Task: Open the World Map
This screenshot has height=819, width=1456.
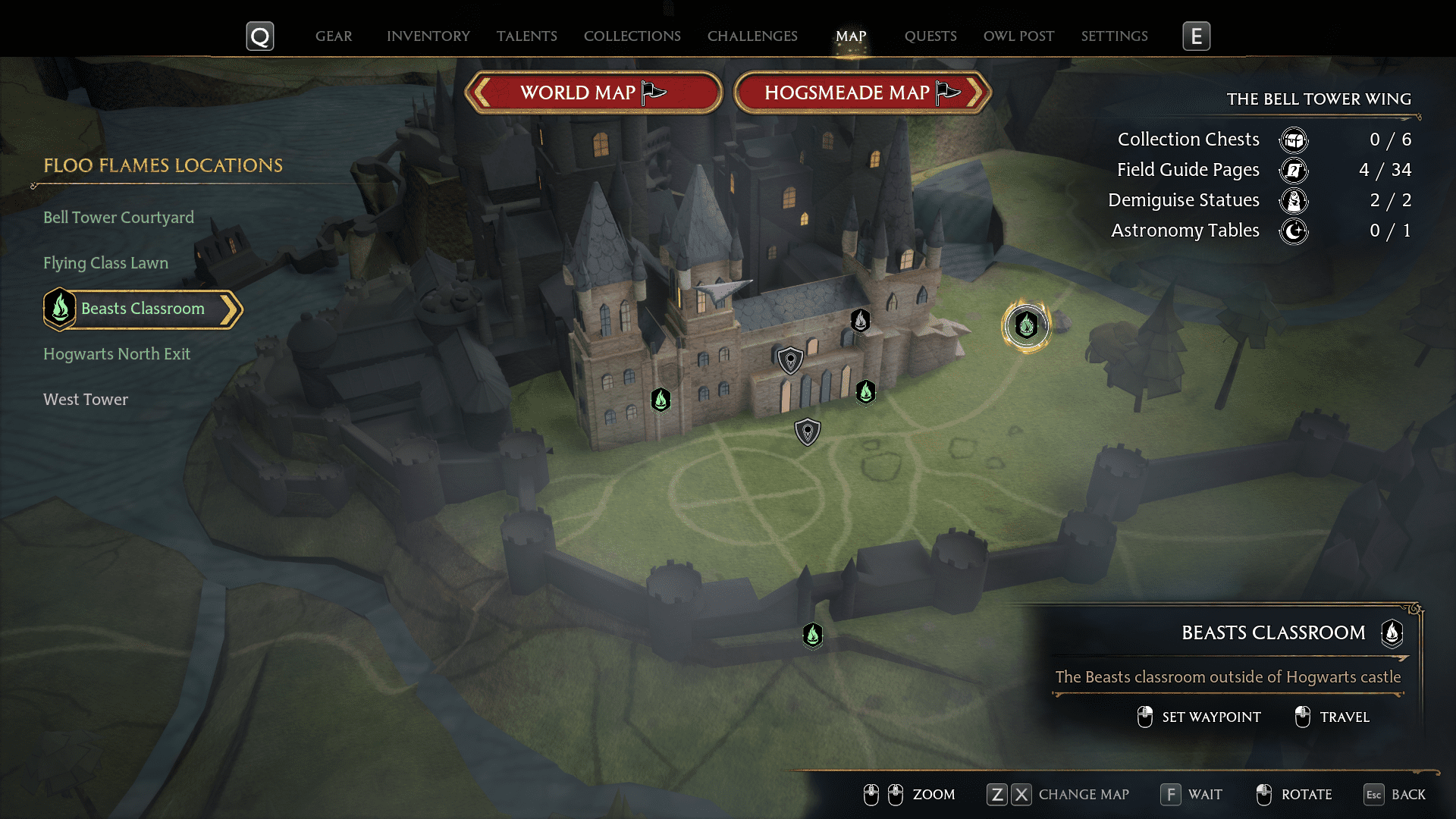Action: point(593,92)
